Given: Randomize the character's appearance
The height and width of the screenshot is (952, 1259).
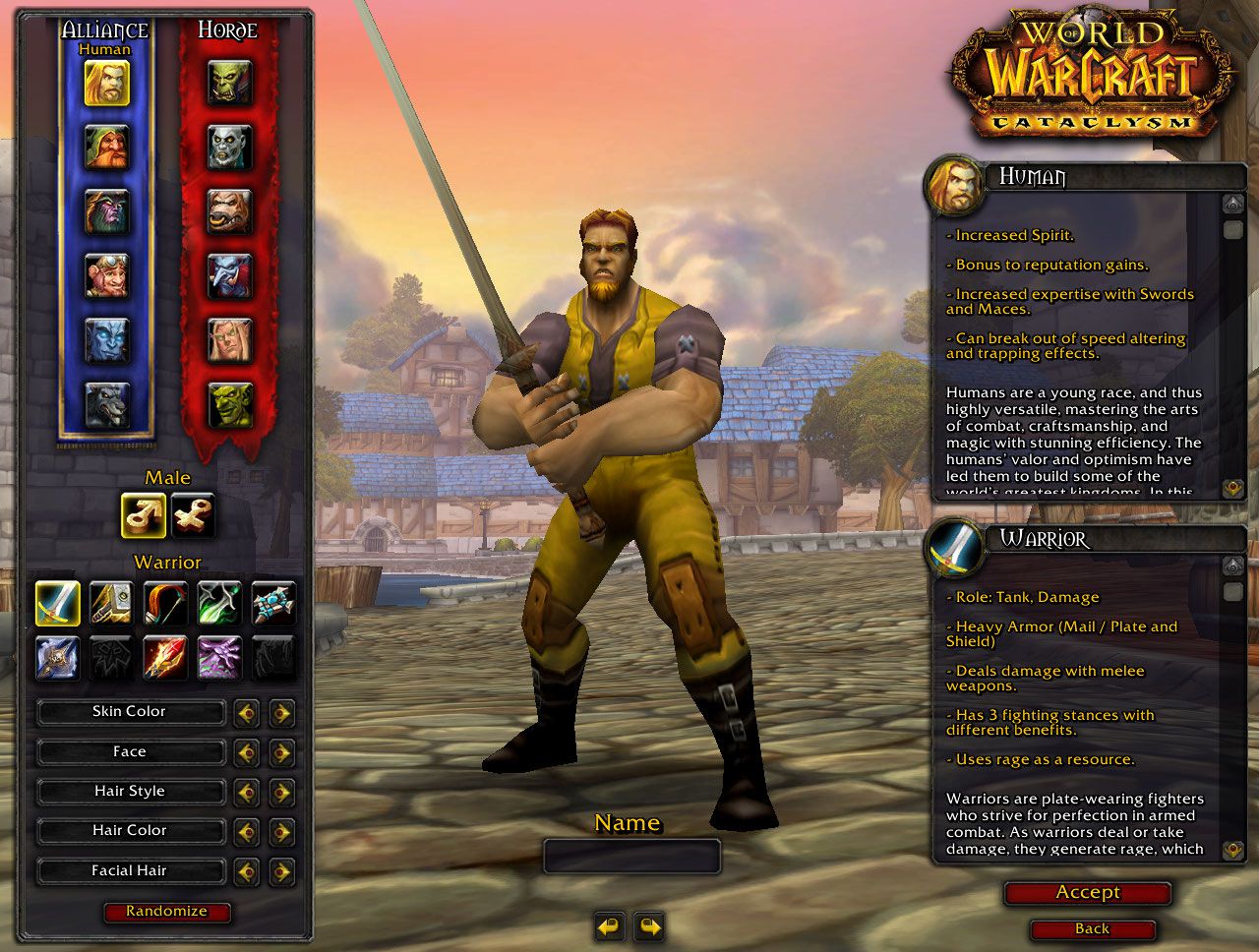Looking at the screenshot, I should pos(166,912).
